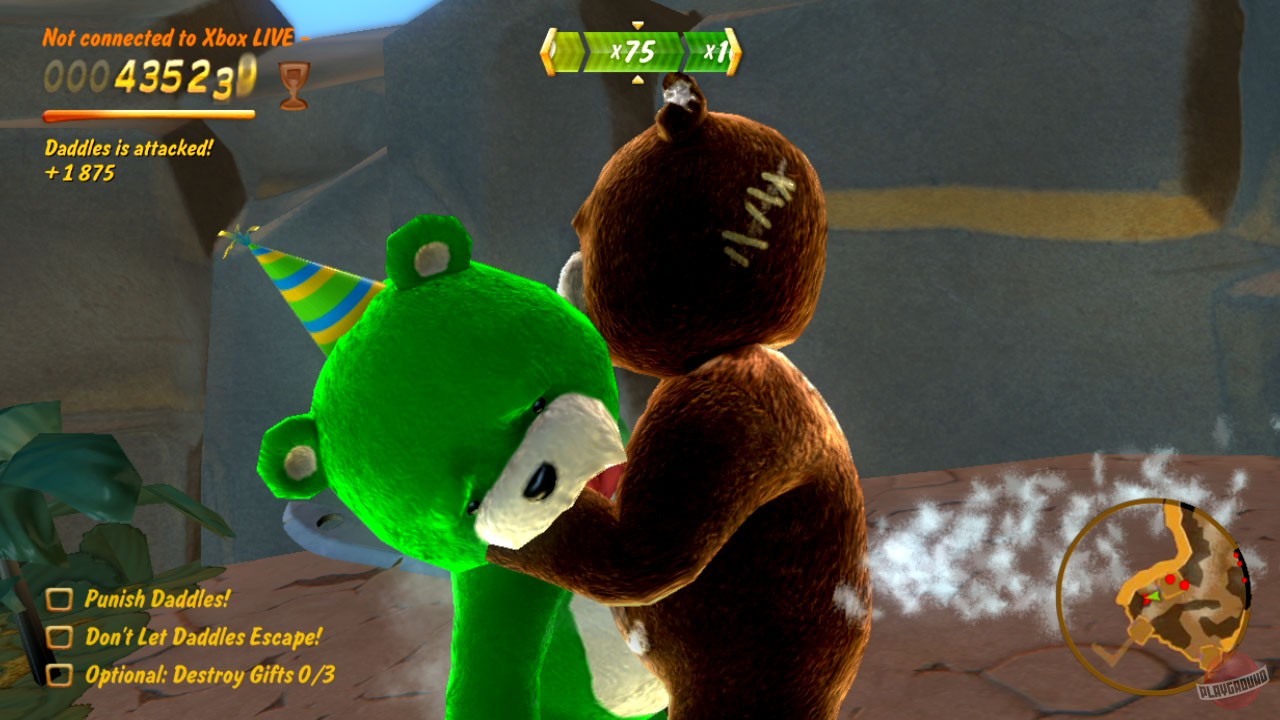The width and height of the screenshot is (1280, 720).
Task: Click the left orange end-cap of the combo bar
Action: point(548,50)
